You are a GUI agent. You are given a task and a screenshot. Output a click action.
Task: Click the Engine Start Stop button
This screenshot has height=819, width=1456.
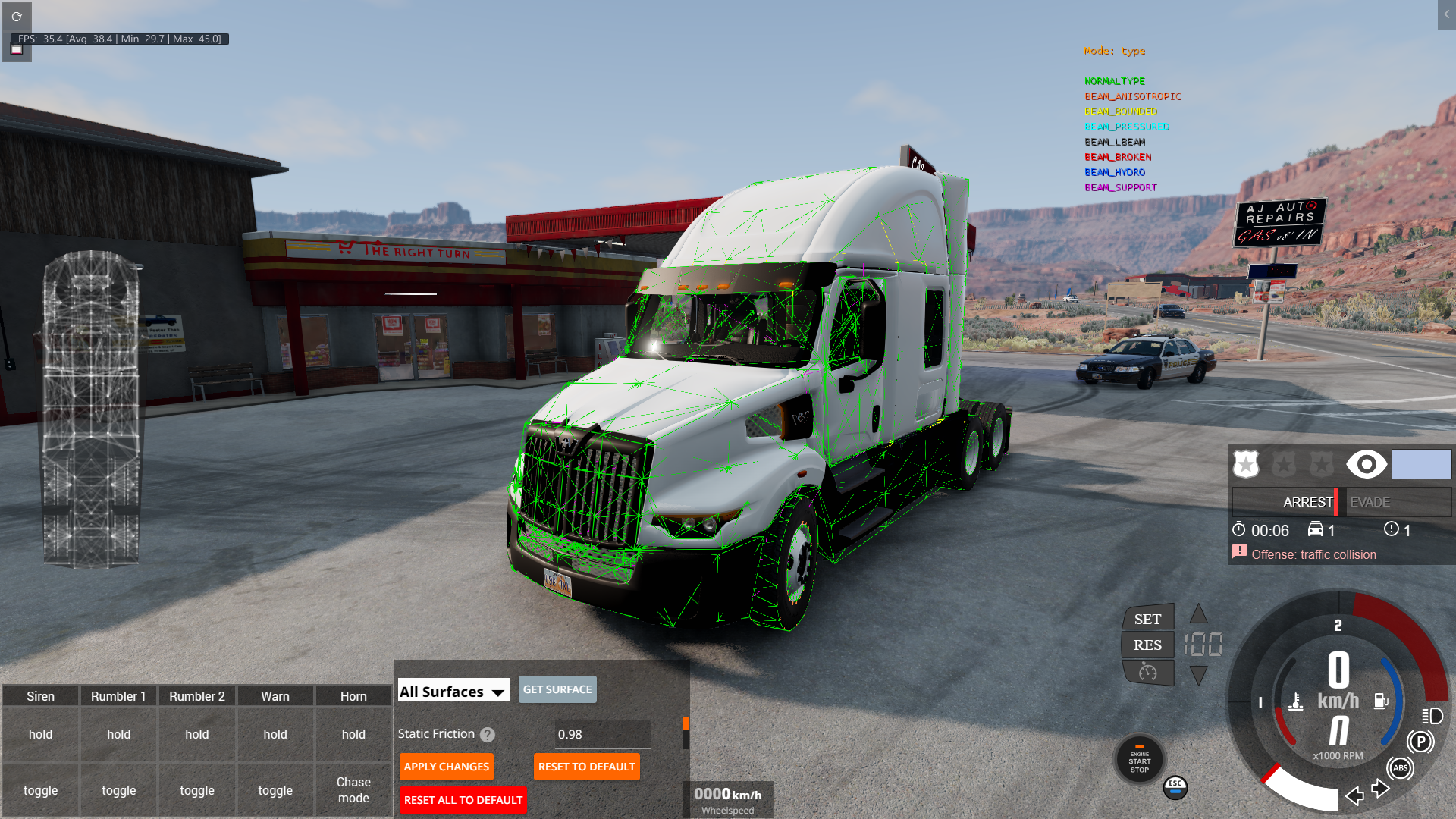tap(1139, 761)
